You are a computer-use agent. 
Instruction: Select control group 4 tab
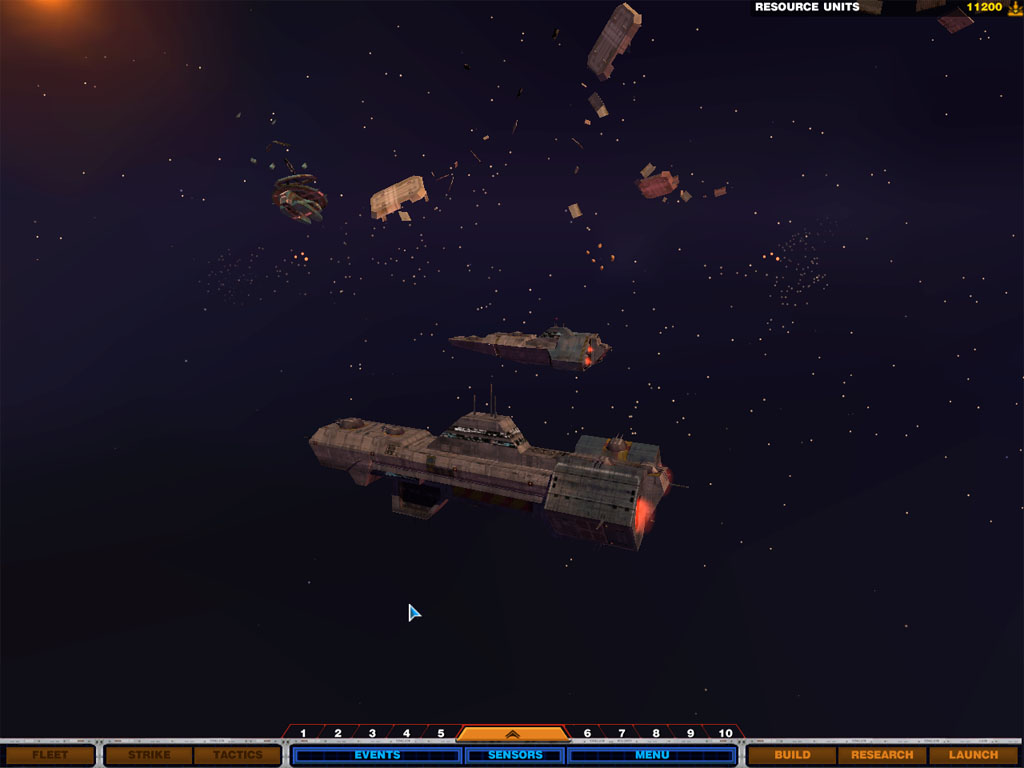(x=406, y=733)
